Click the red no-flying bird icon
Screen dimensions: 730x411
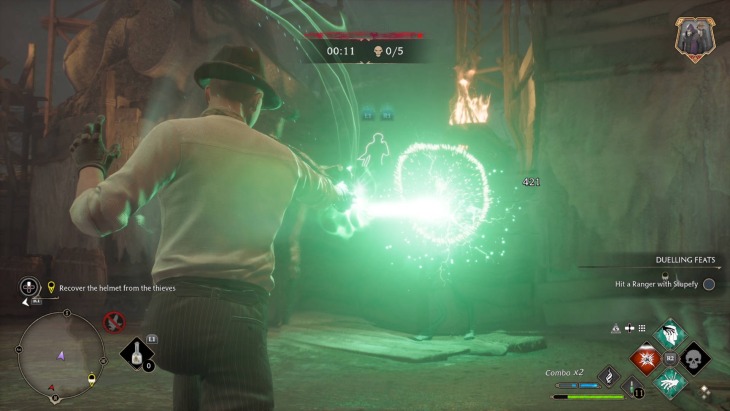[x=114, y=322]
